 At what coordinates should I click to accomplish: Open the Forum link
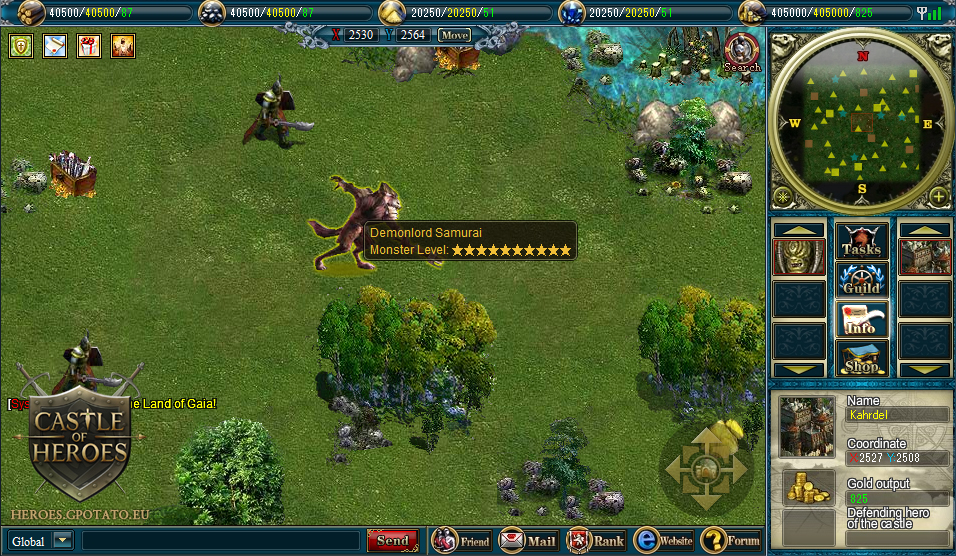(x=731, y=541)
